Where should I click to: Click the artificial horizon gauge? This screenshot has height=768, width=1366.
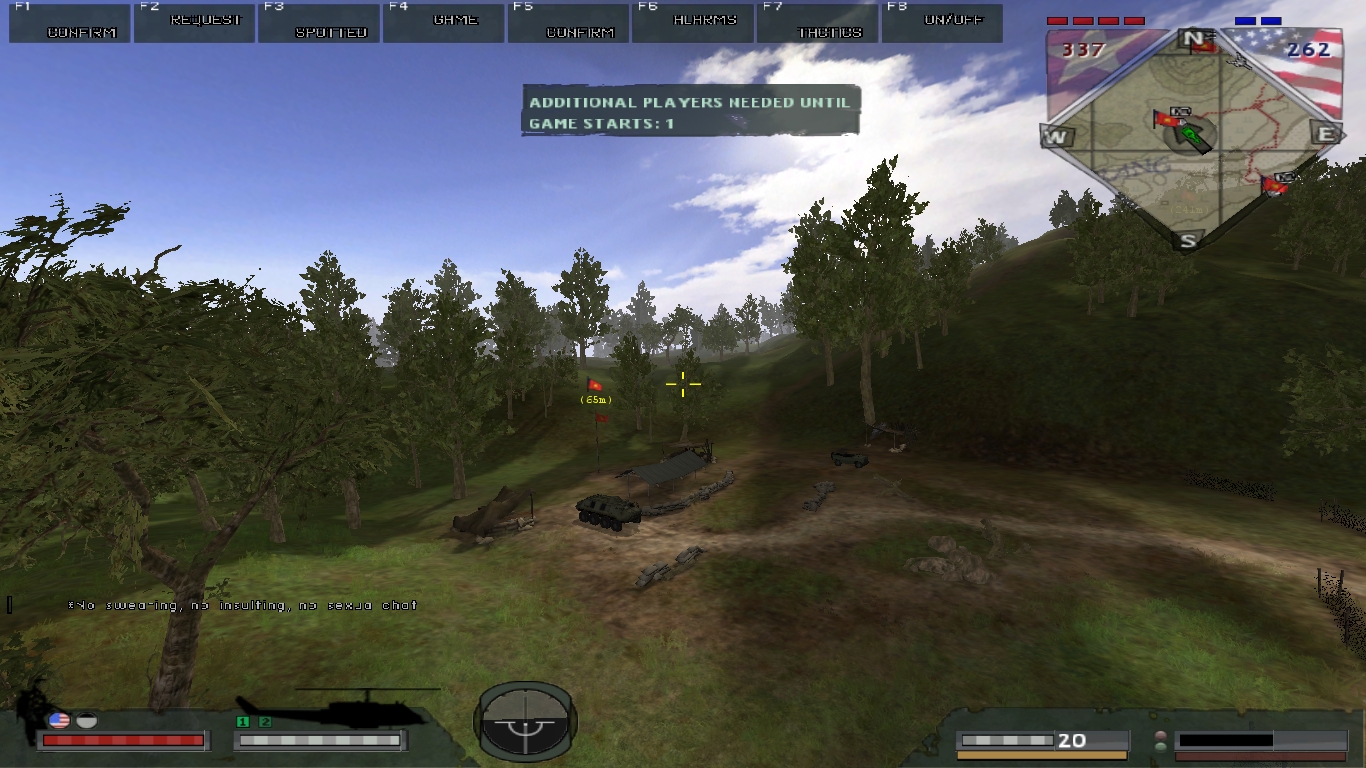click(525, 721)
